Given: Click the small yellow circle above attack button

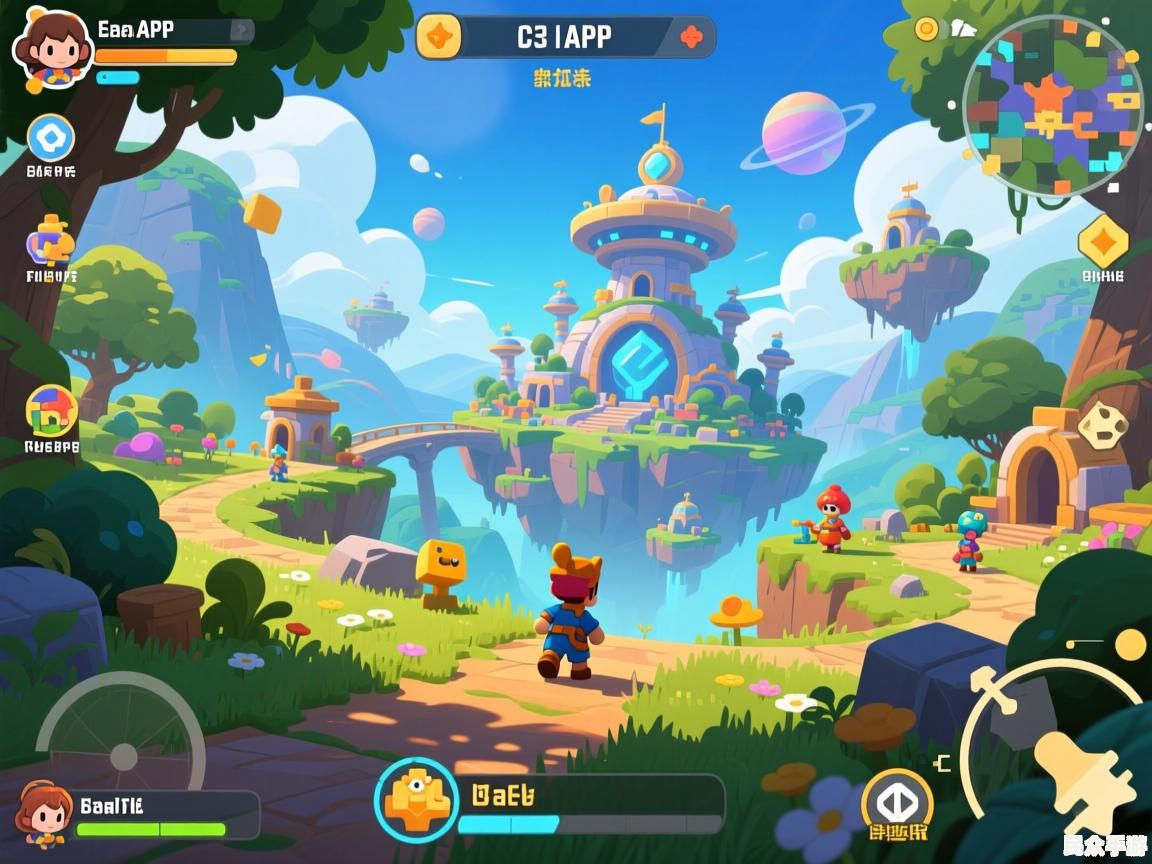Looking at the screenshot, I should (1130, 644).
